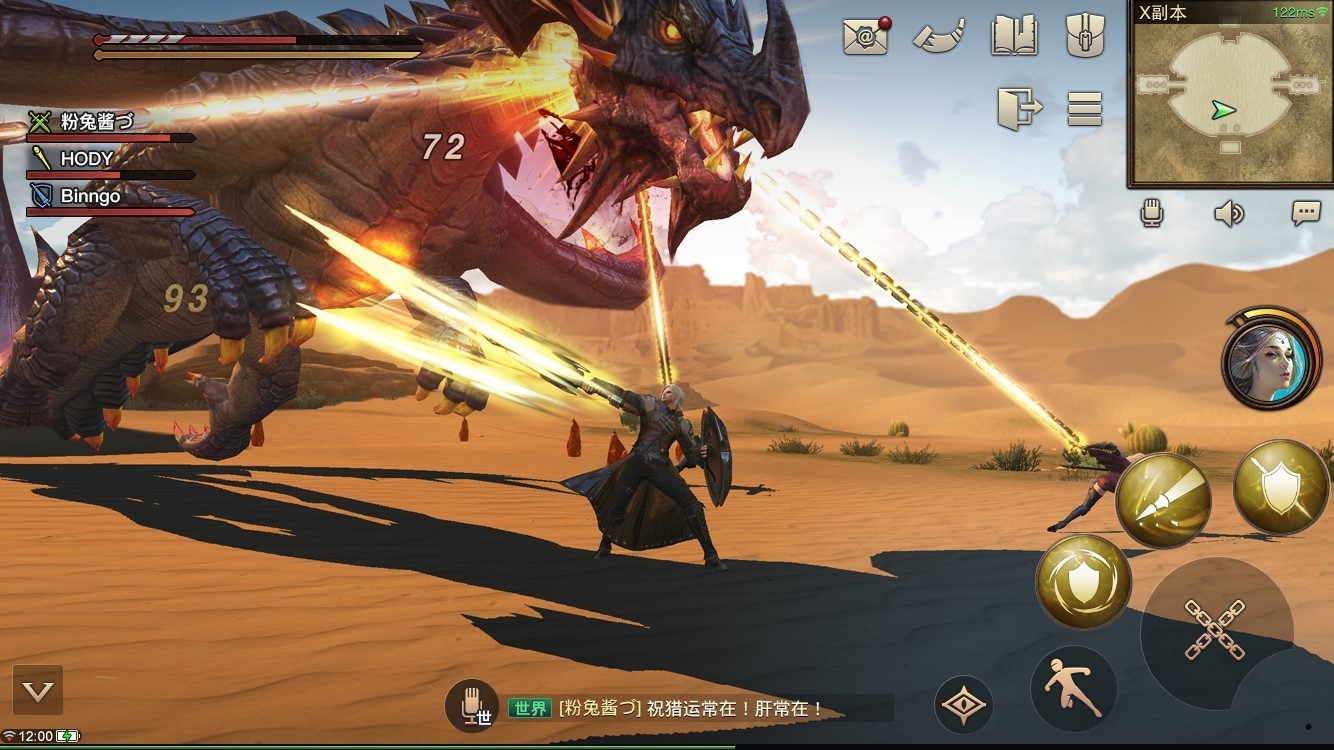This screenshot has height=750, width=1334.
Task: Open the chat speech bubble icon
Action: pos(1305,213)
